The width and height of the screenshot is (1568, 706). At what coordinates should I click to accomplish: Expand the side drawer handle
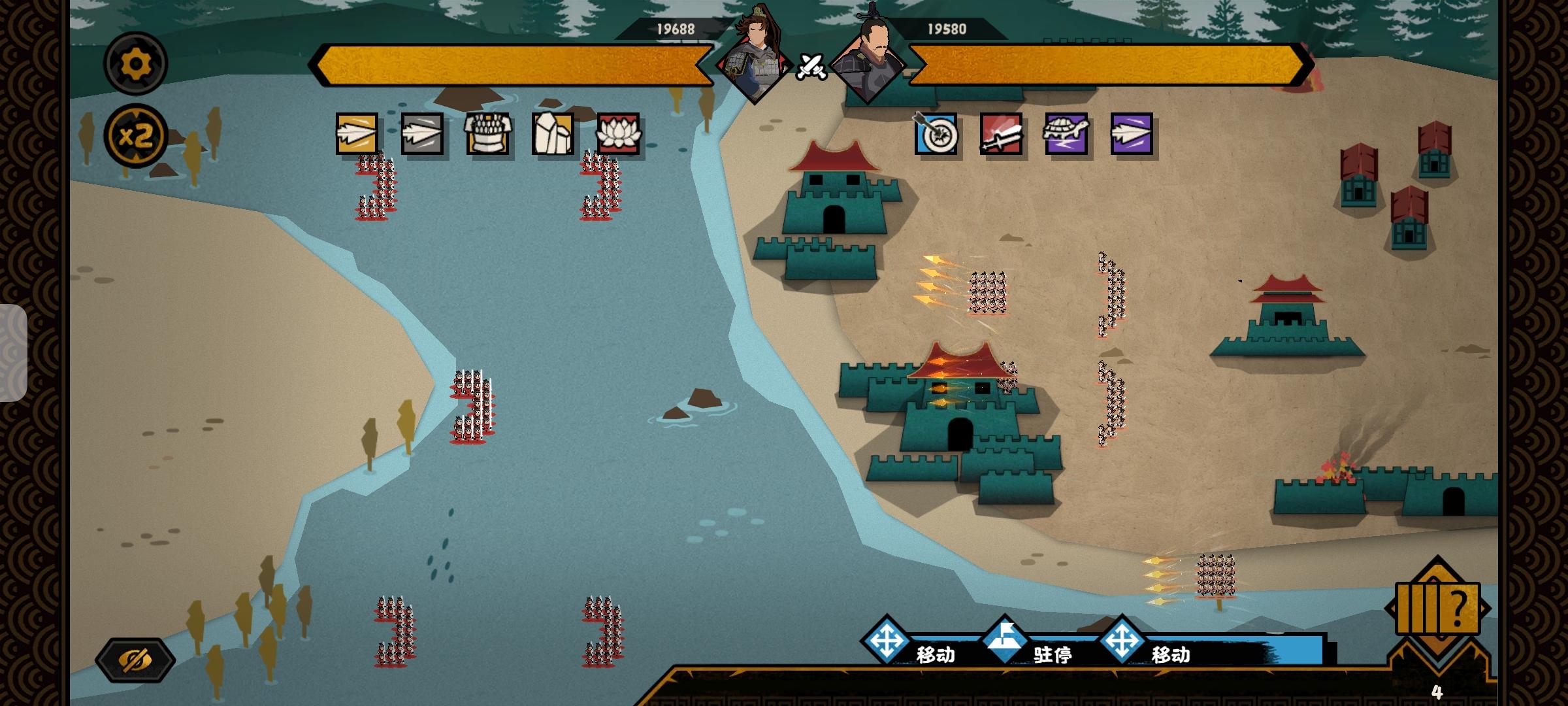tap(13, 353)
